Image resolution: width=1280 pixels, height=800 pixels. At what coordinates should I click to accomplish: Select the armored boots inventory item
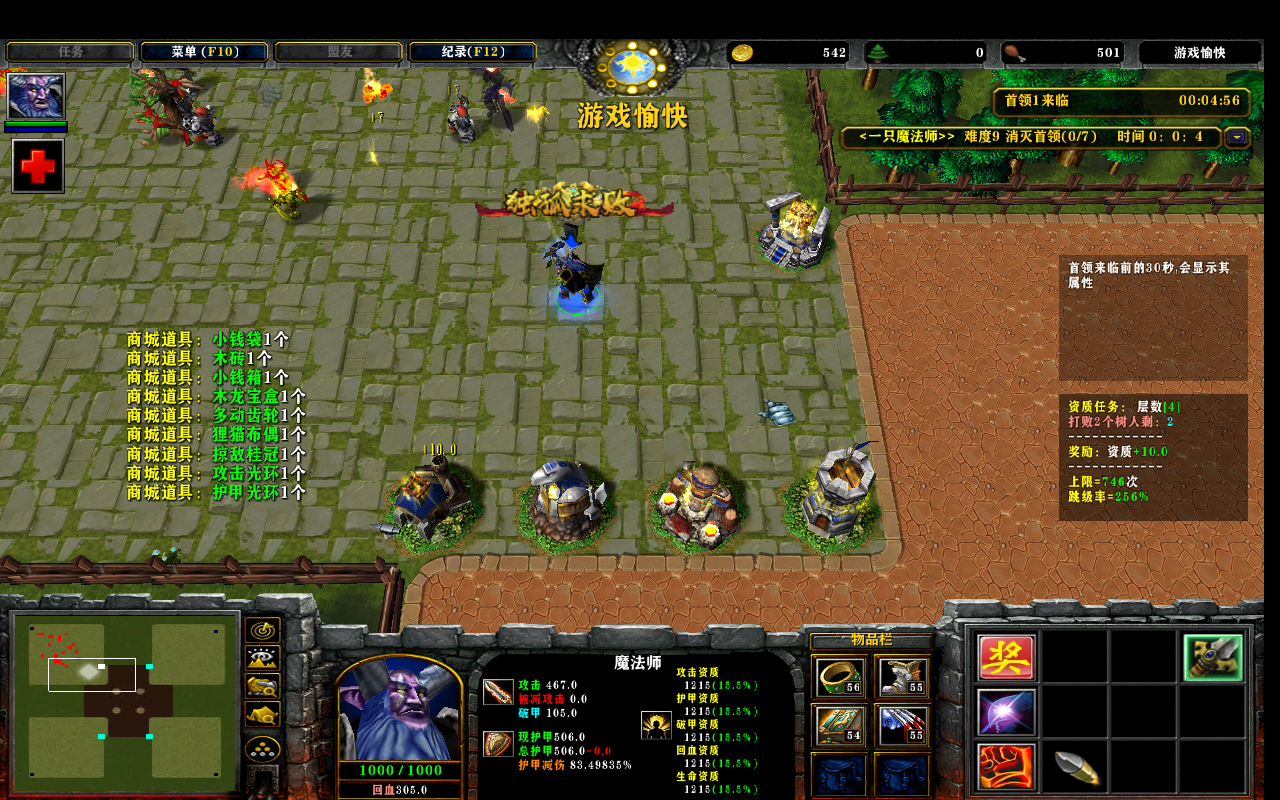[902, 677]
